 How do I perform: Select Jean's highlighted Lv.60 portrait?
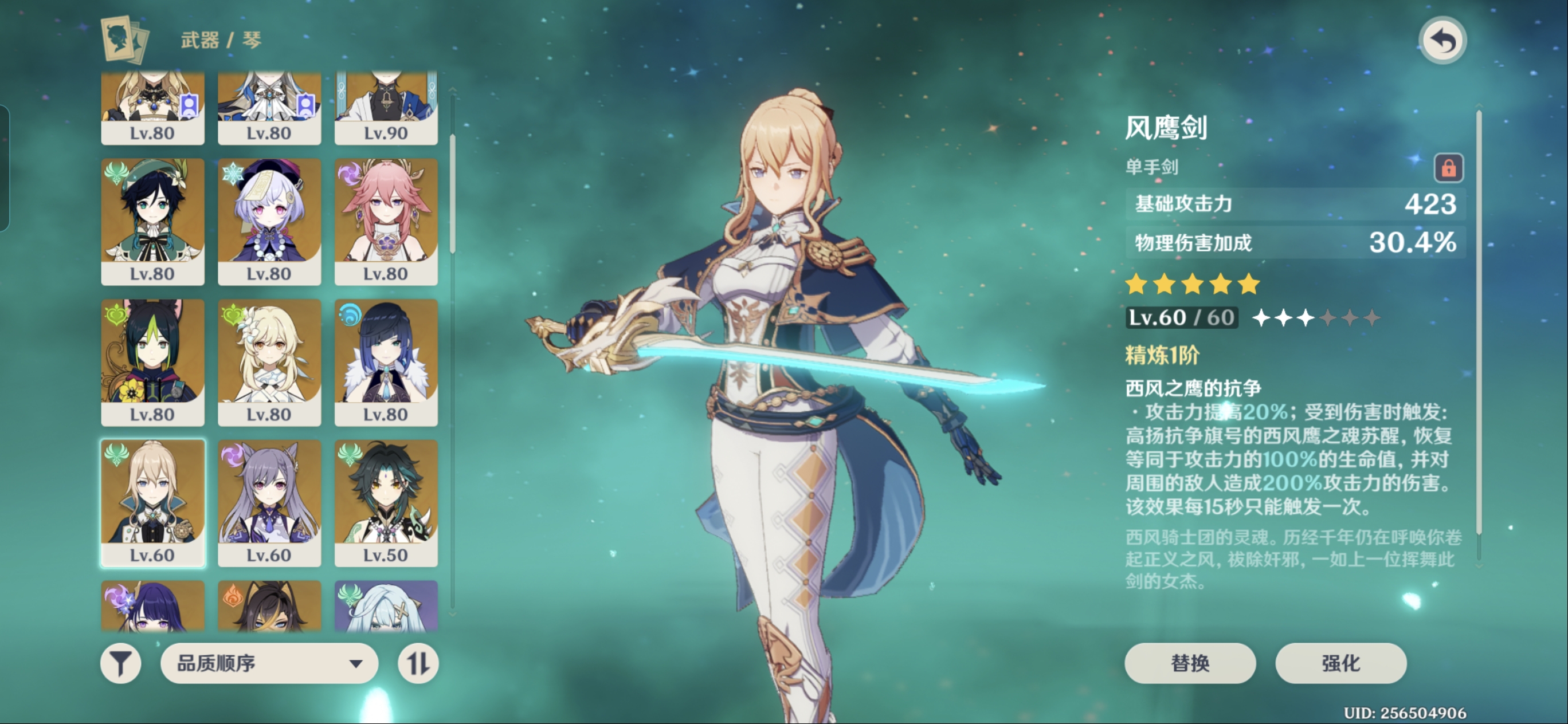pos(153,502)
